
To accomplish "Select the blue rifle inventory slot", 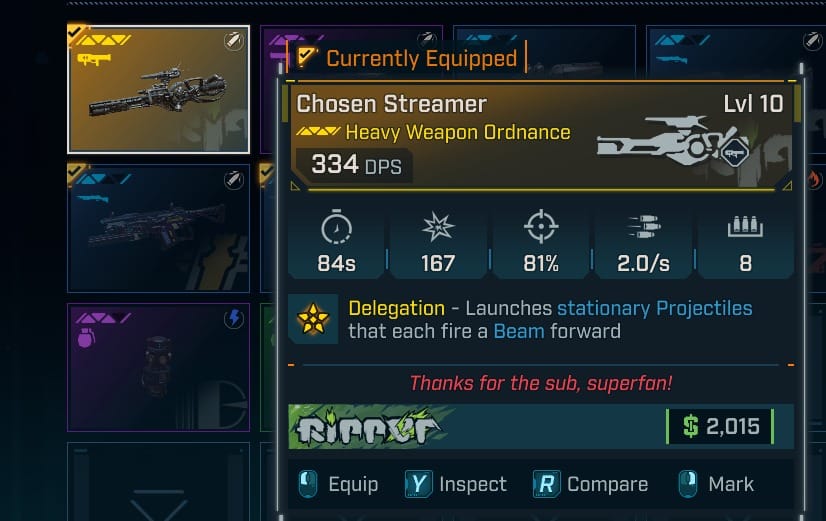I will (158, 227).
